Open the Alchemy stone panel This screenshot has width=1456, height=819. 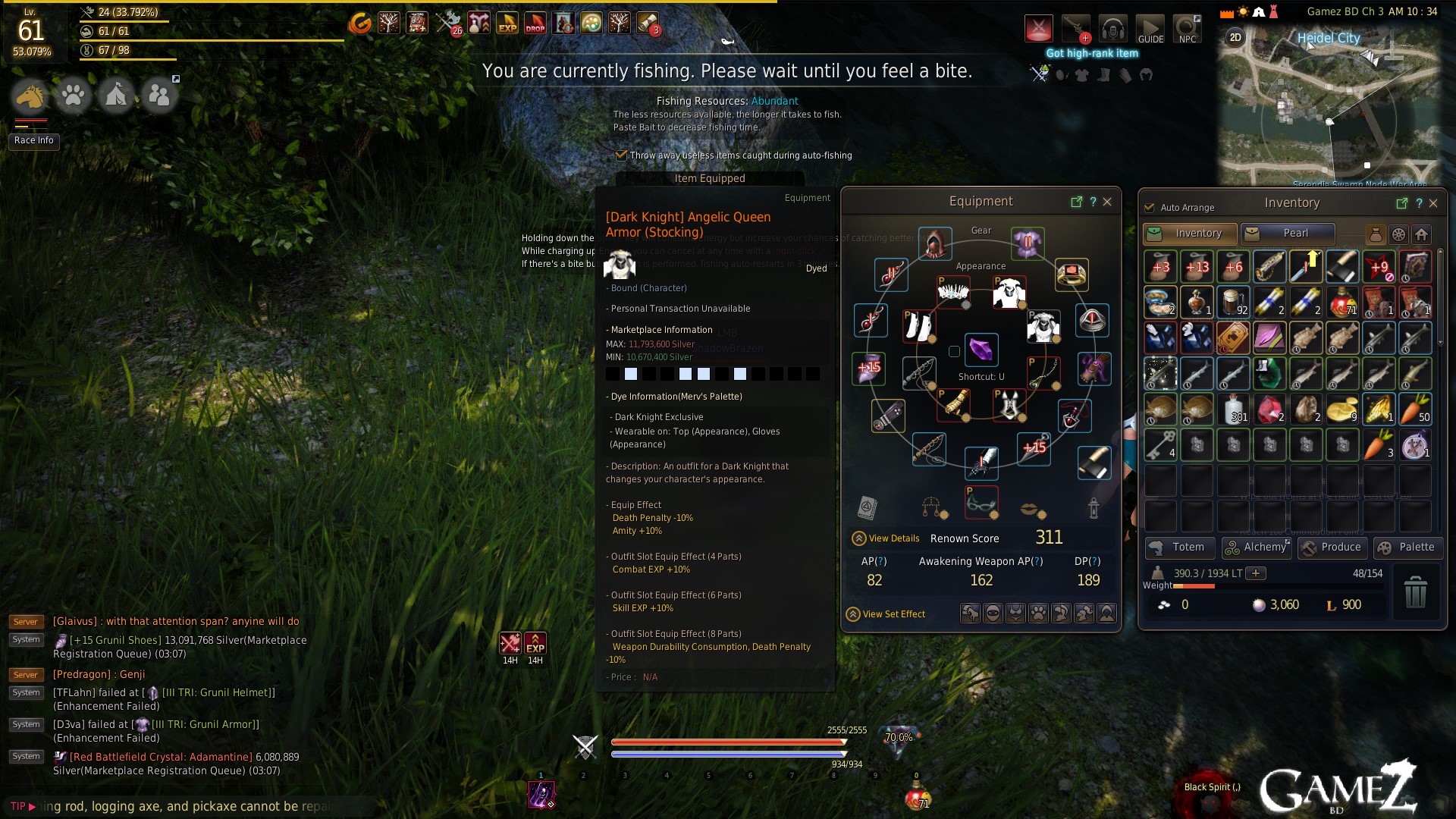coord(1257,548)
